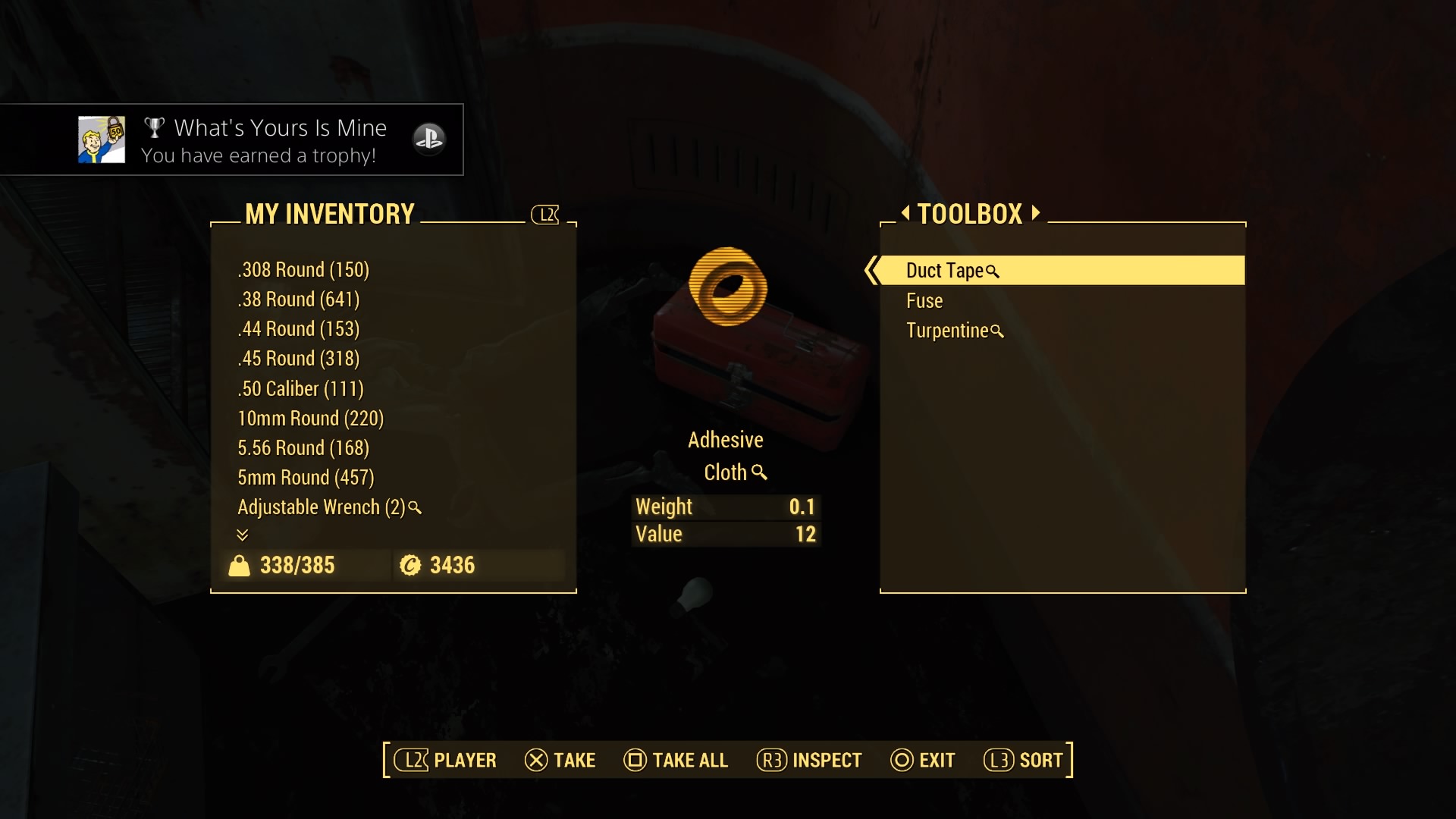Select .50 Caliber ammo entry
Image resolution: width=1456 pixels, height=819 pixels.
[301, 389]
